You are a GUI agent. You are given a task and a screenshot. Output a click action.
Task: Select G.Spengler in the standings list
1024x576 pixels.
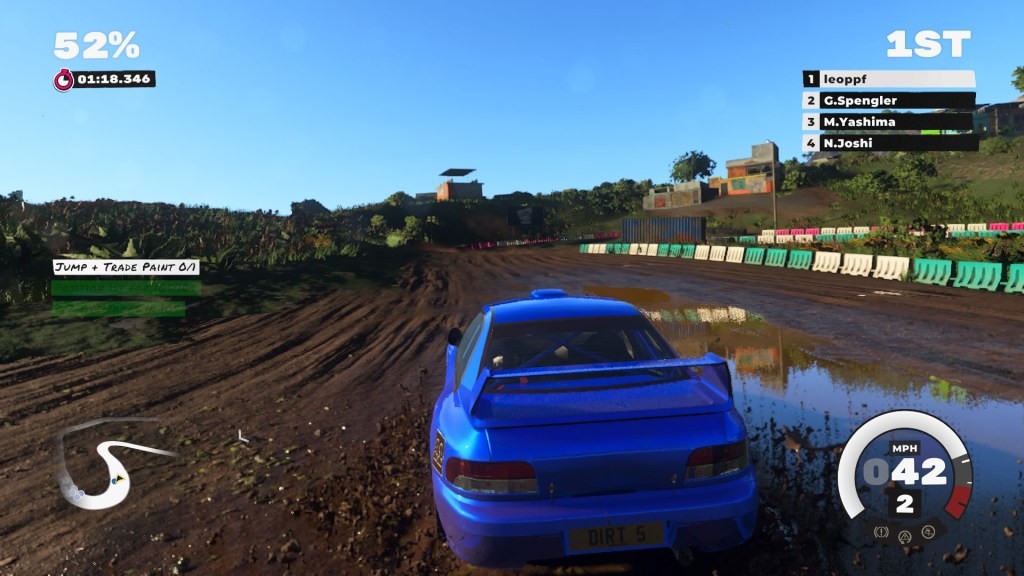click(x=889, y=100)
